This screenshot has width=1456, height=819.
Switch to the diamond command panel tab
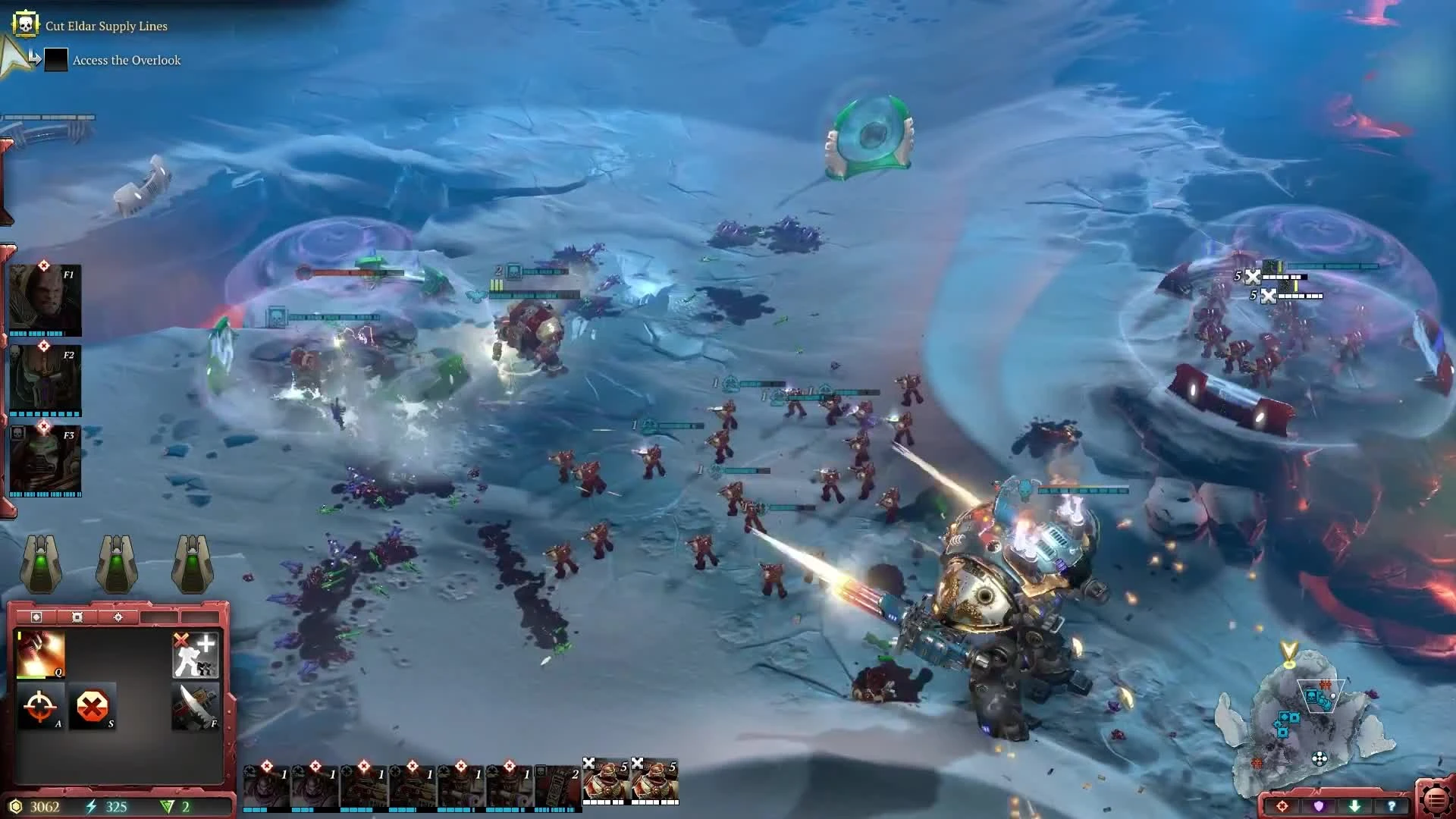click(x=36, y=617)
